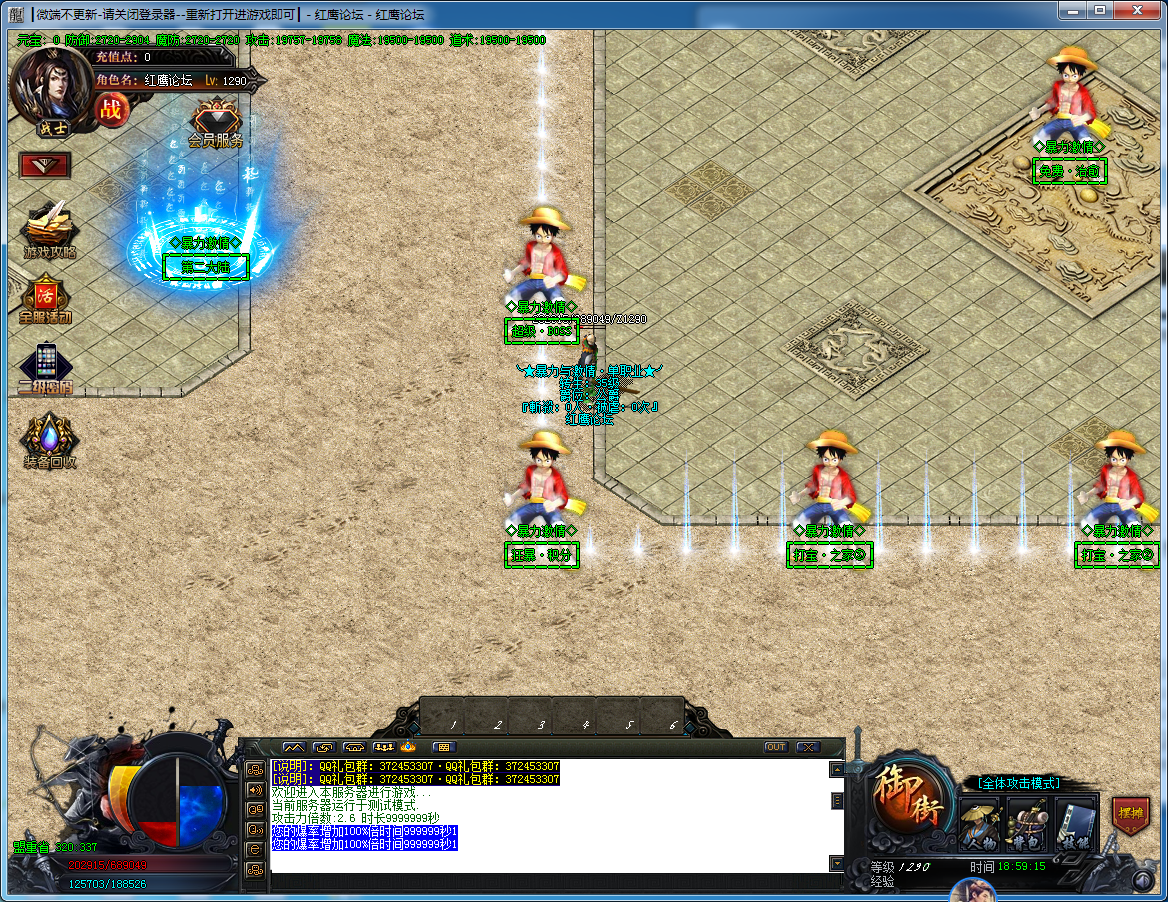Open the 全服活动 server events icon
1168x902 pixels.
point(46,299)
